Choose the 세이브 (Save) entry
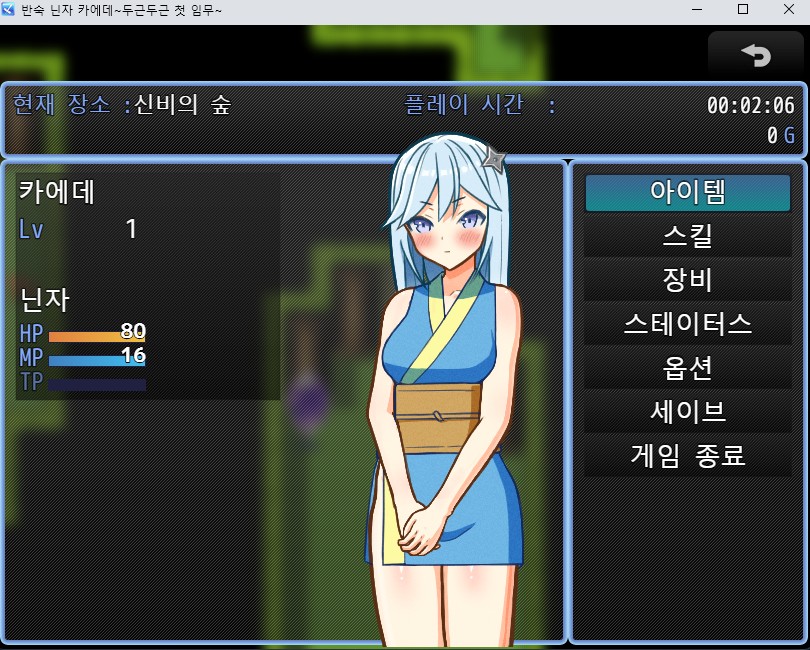The image size is (810, 650). click(x=687, y=413)
